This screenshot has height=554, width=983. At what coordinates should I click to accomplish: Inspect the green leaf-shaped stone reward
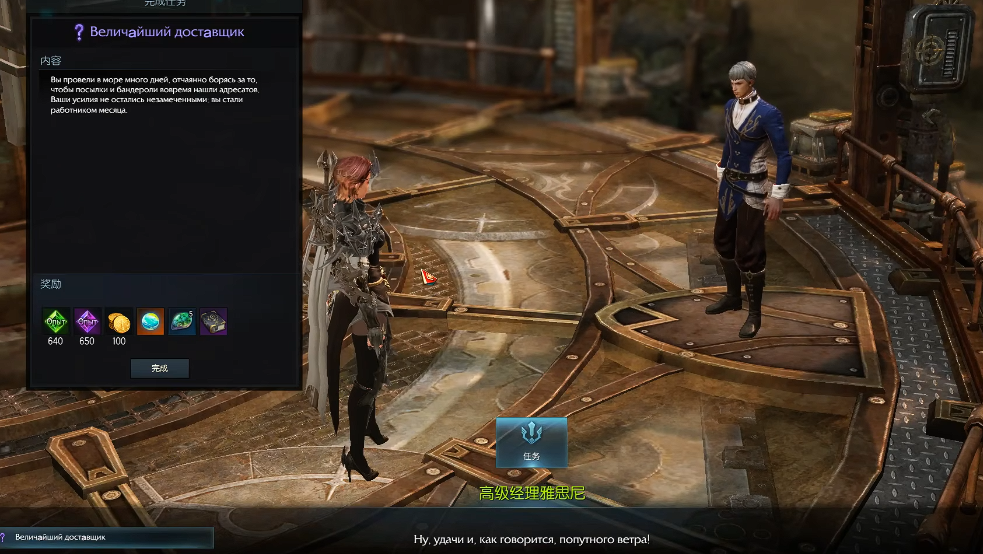pos(182,322)
